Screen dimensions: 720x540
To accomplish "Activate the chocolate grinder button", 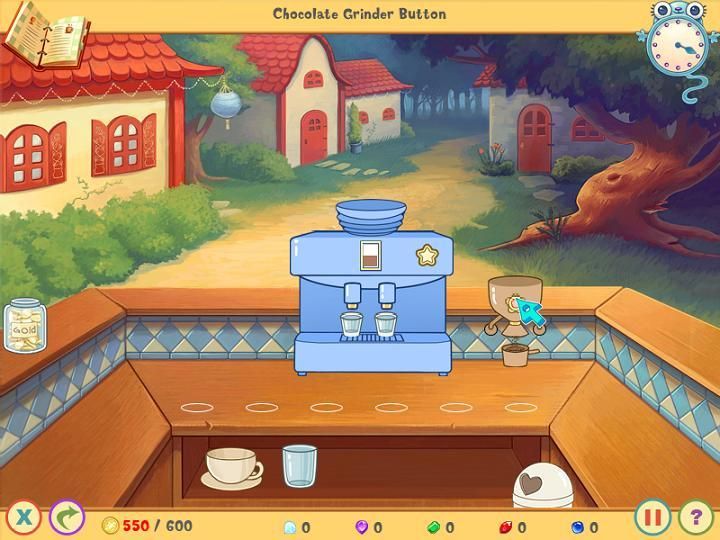I will tap(516, 301).
